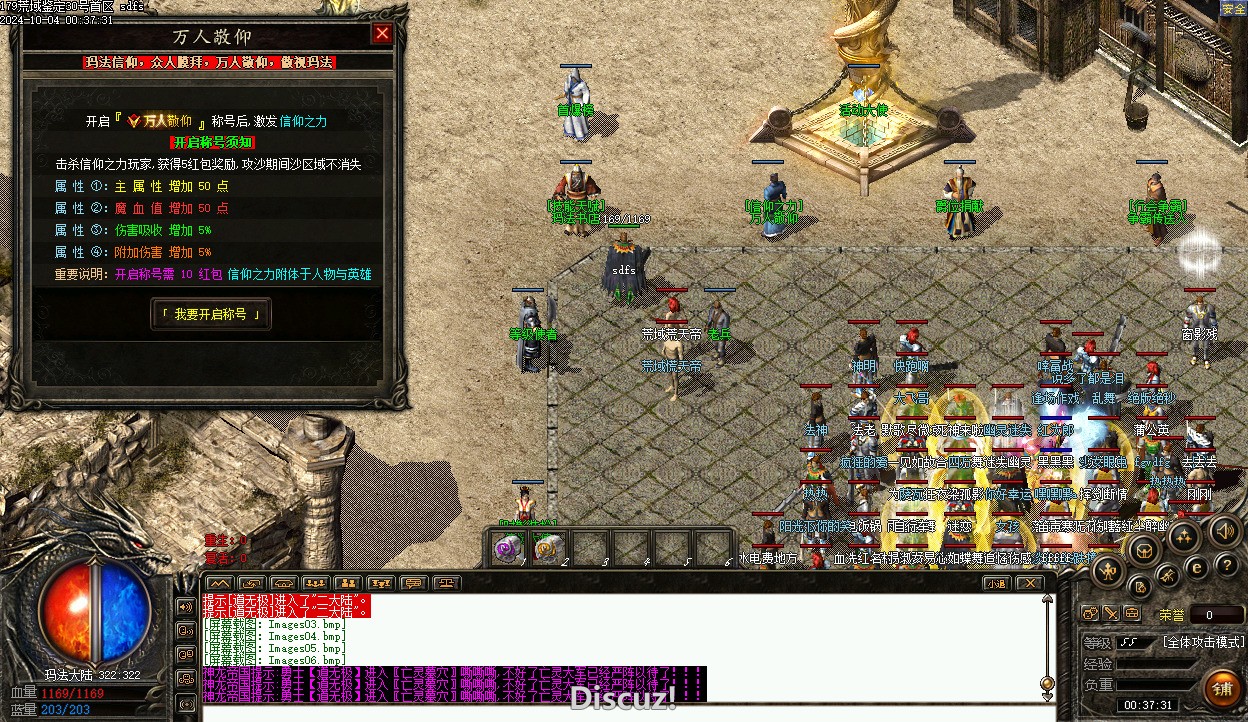Viewport: 1248px width, 722px height.
Task: Use the orange scroll in hotbar slot 2
Action: point(549,548)
